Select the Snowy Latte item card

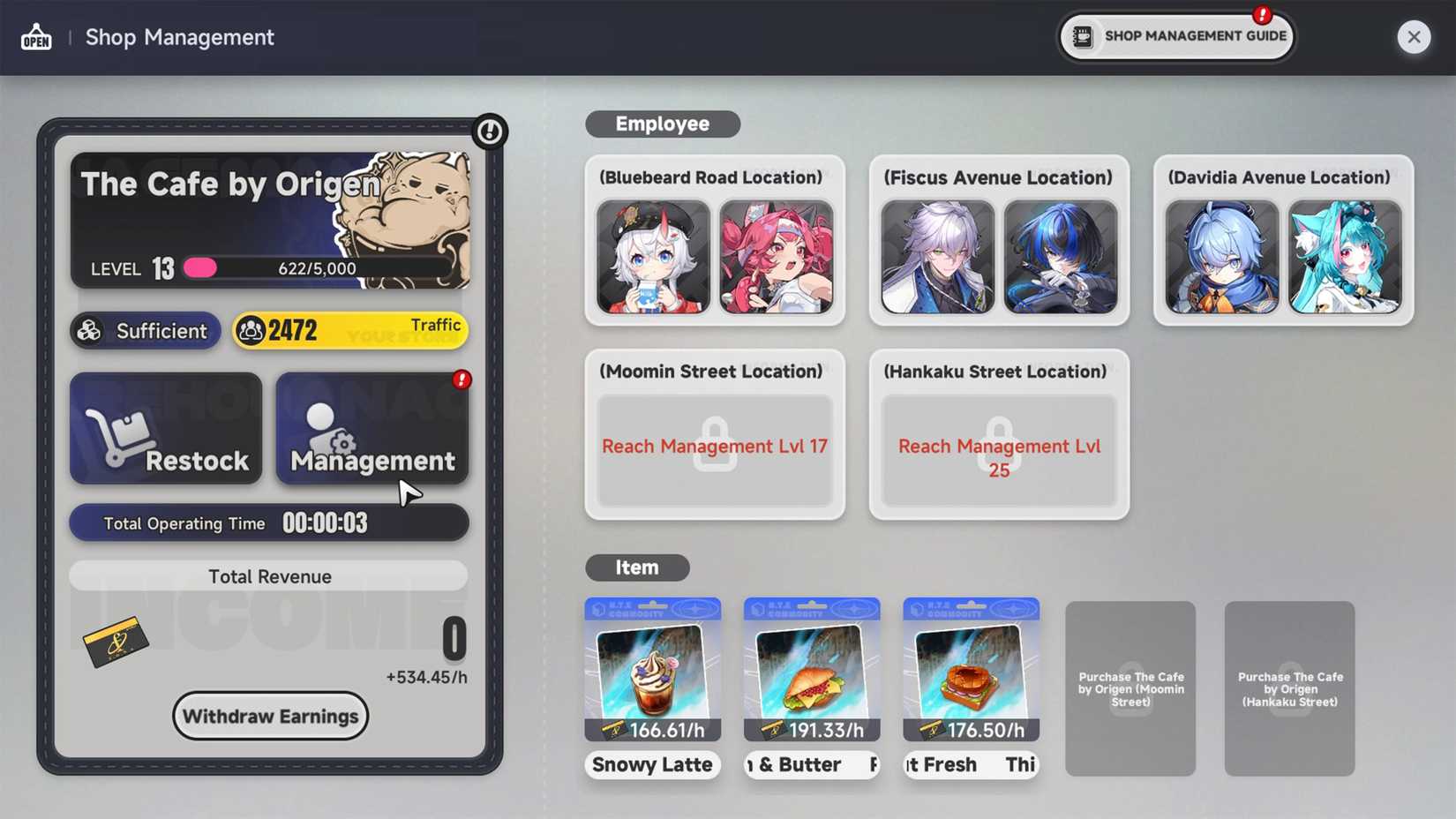click(x=652, y=671)
